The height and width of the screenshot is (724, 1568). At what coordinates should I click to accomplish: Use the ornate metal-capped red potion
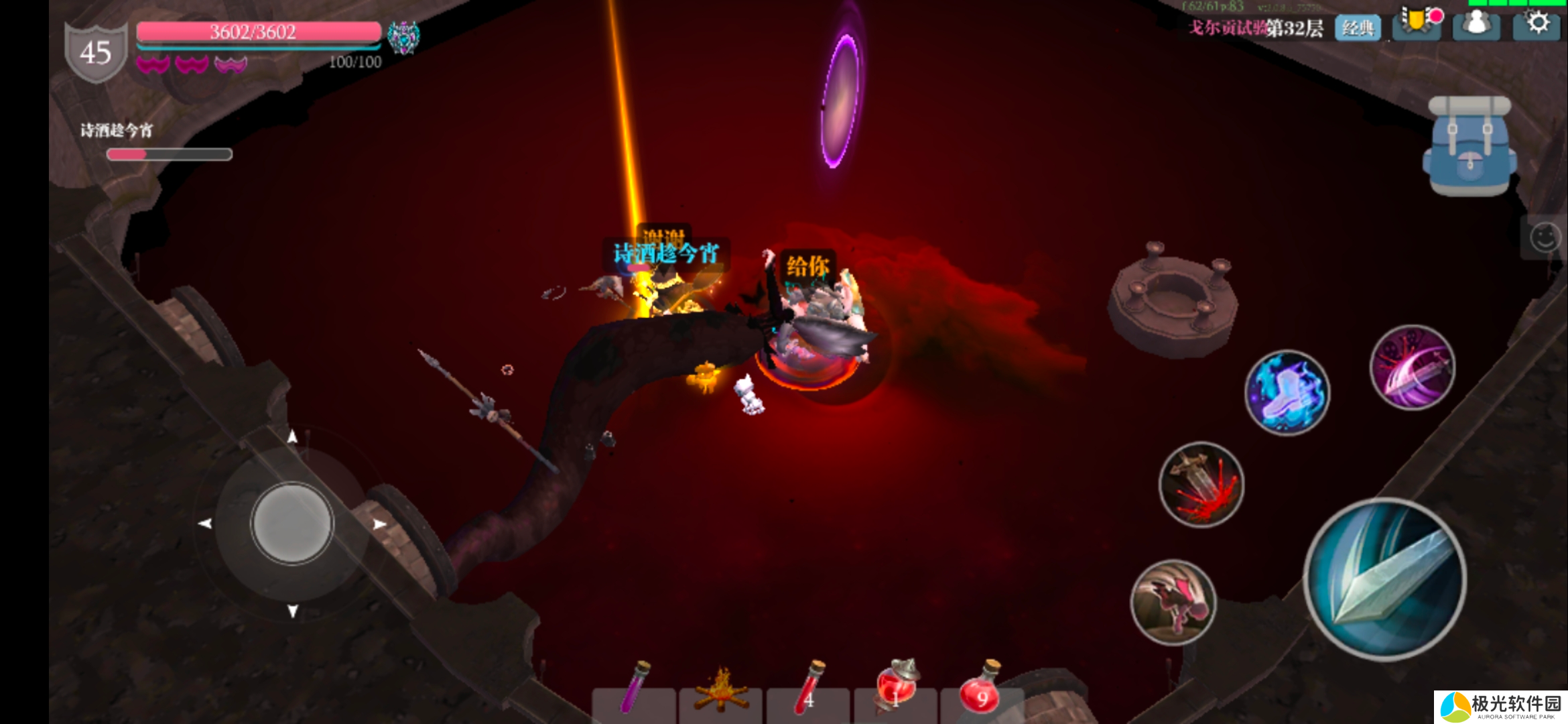click(x=895, y=689)
